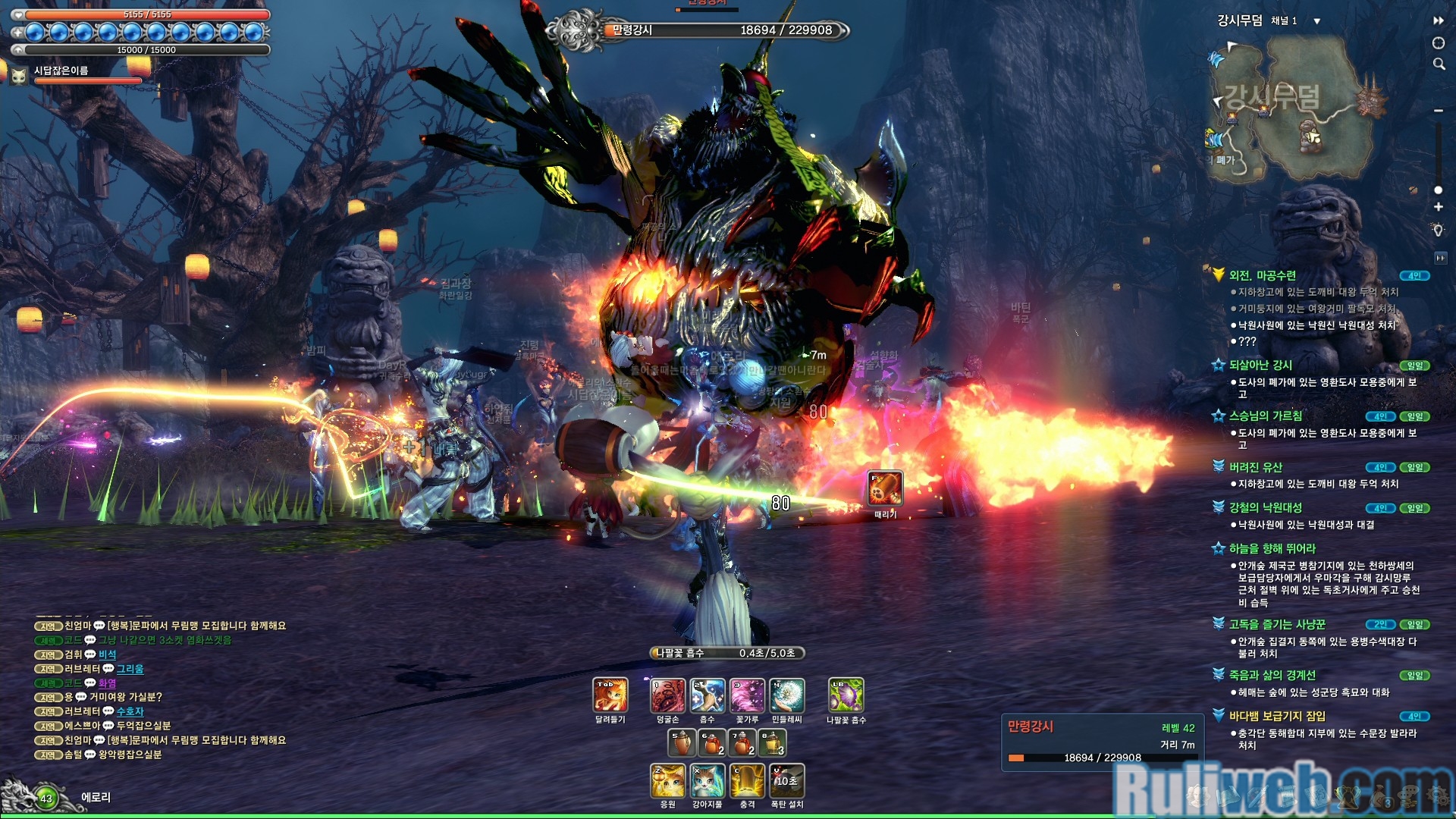This screenshot has height=819, width=1456.
Task: Use the yellow lantern item in slot 8
Action: pyautogui.click(x=772, y=742)
